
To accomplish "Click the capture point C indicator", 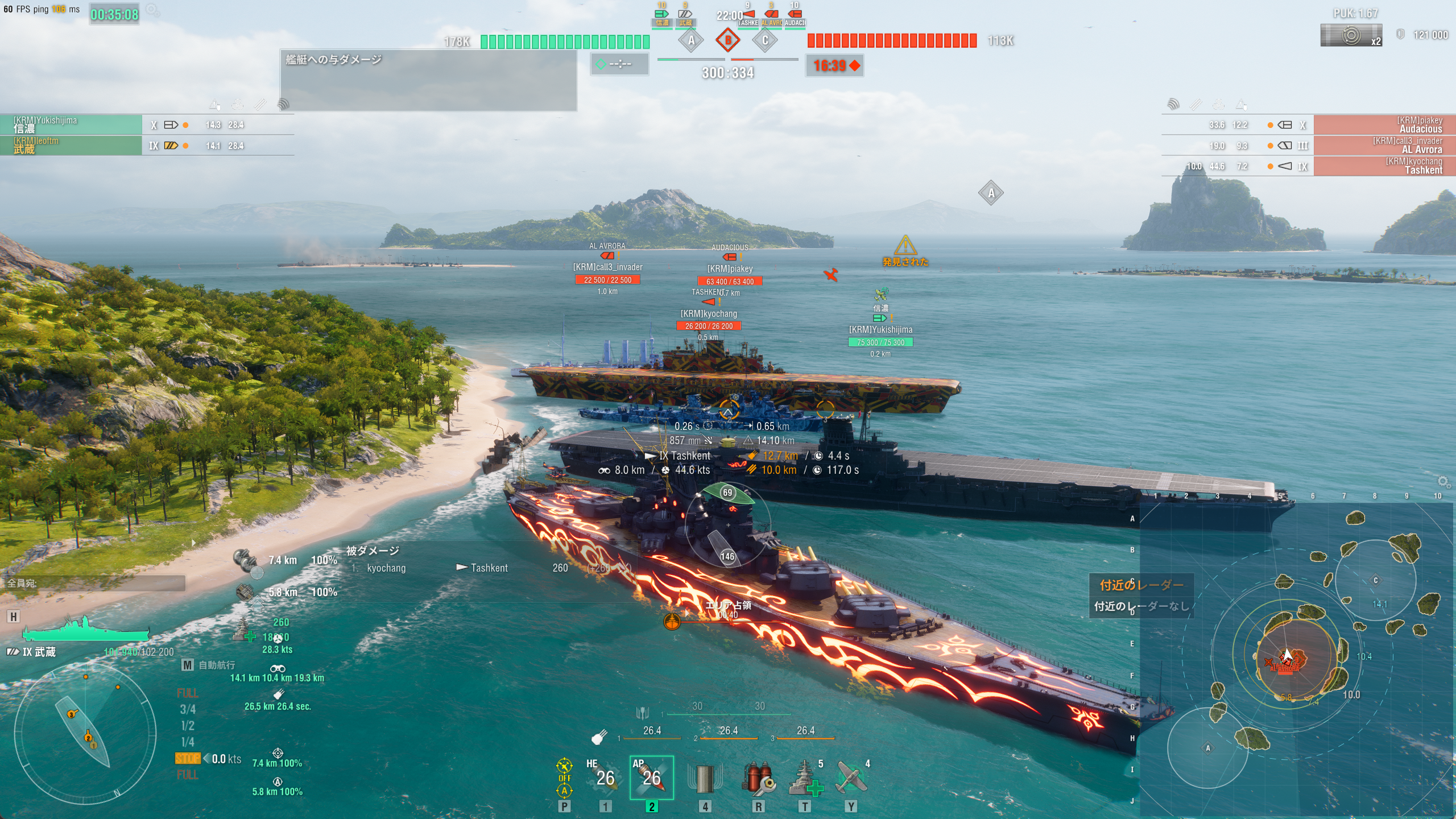I will tap(765, 40).
